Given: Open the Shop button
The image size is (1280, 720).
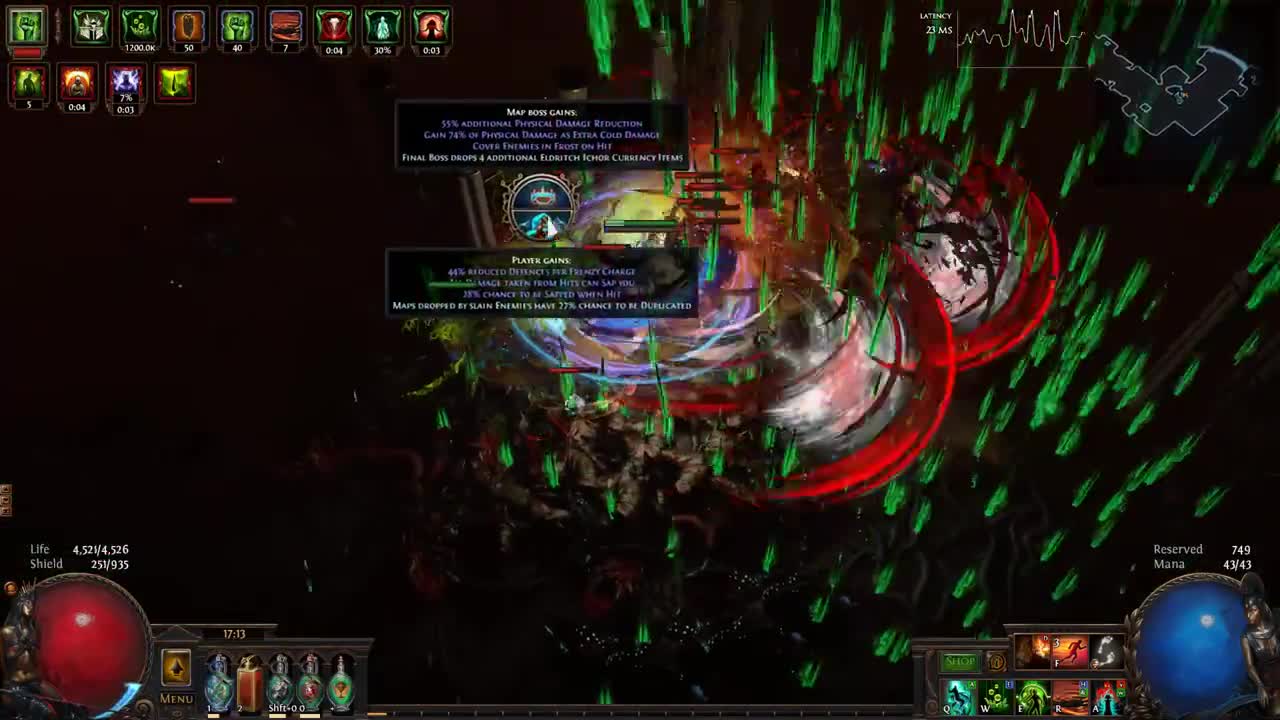Looking at the screenshot, I should click(x=959, y=662).
